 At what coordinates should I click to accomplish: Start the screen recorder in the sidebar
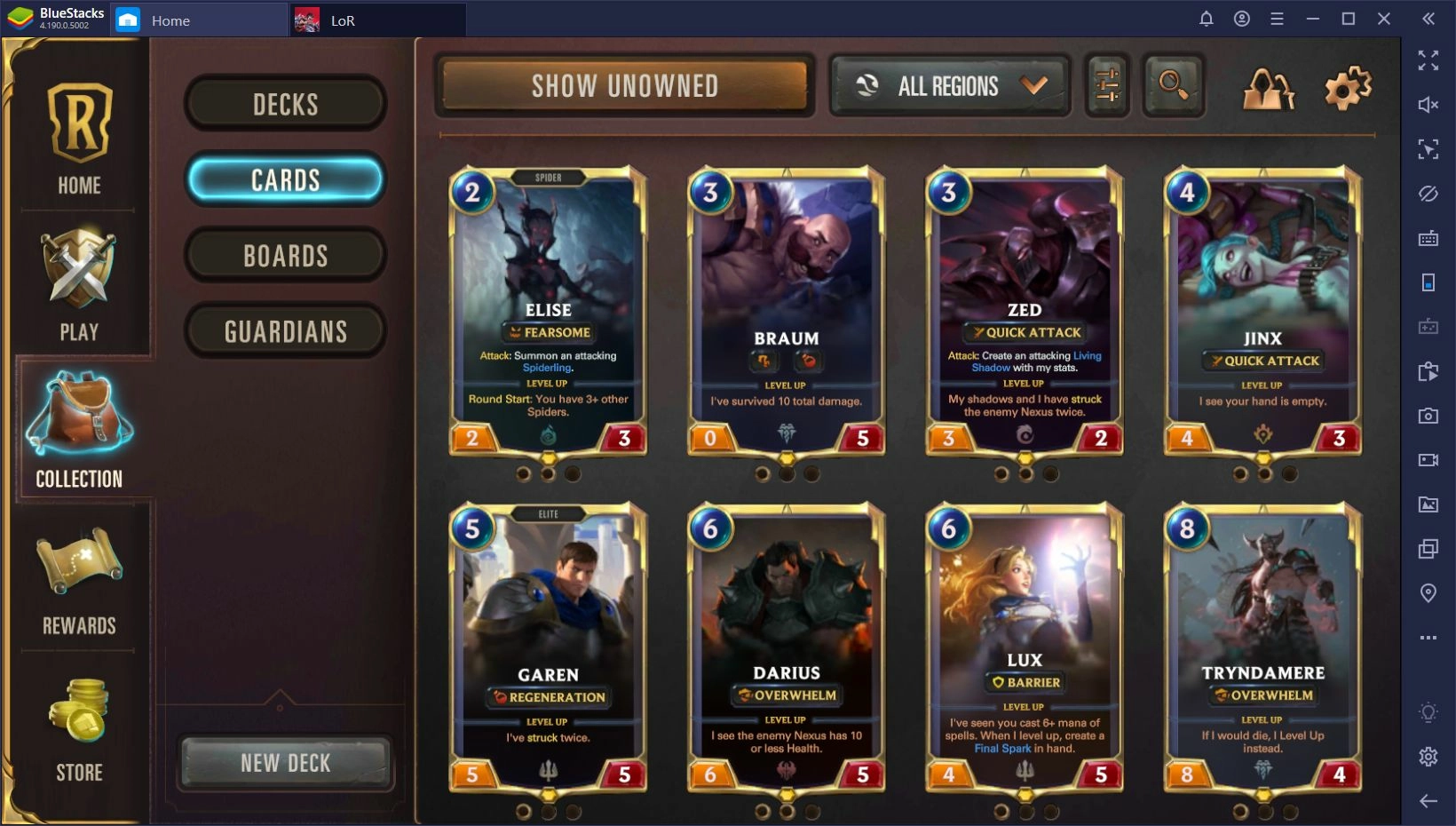(1428, 460)
